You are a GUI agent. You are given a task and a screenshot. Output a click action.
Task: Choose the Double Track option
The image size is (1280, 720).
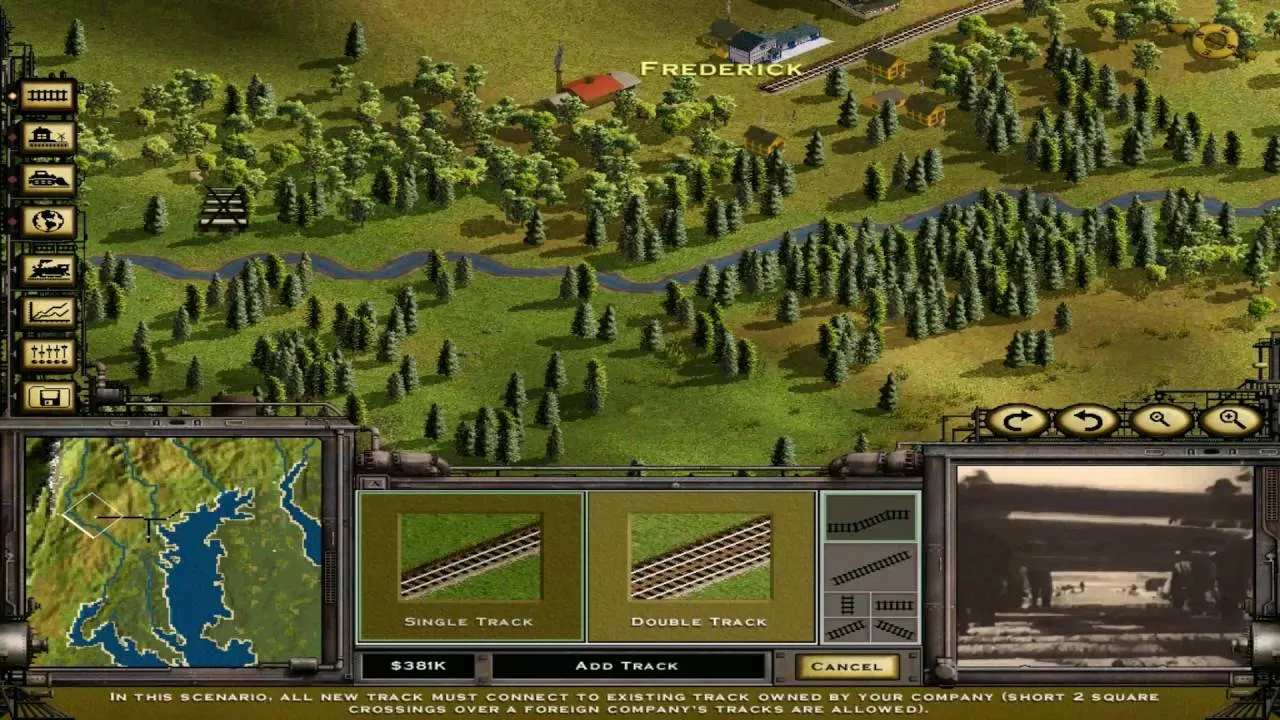click(700, 567)
